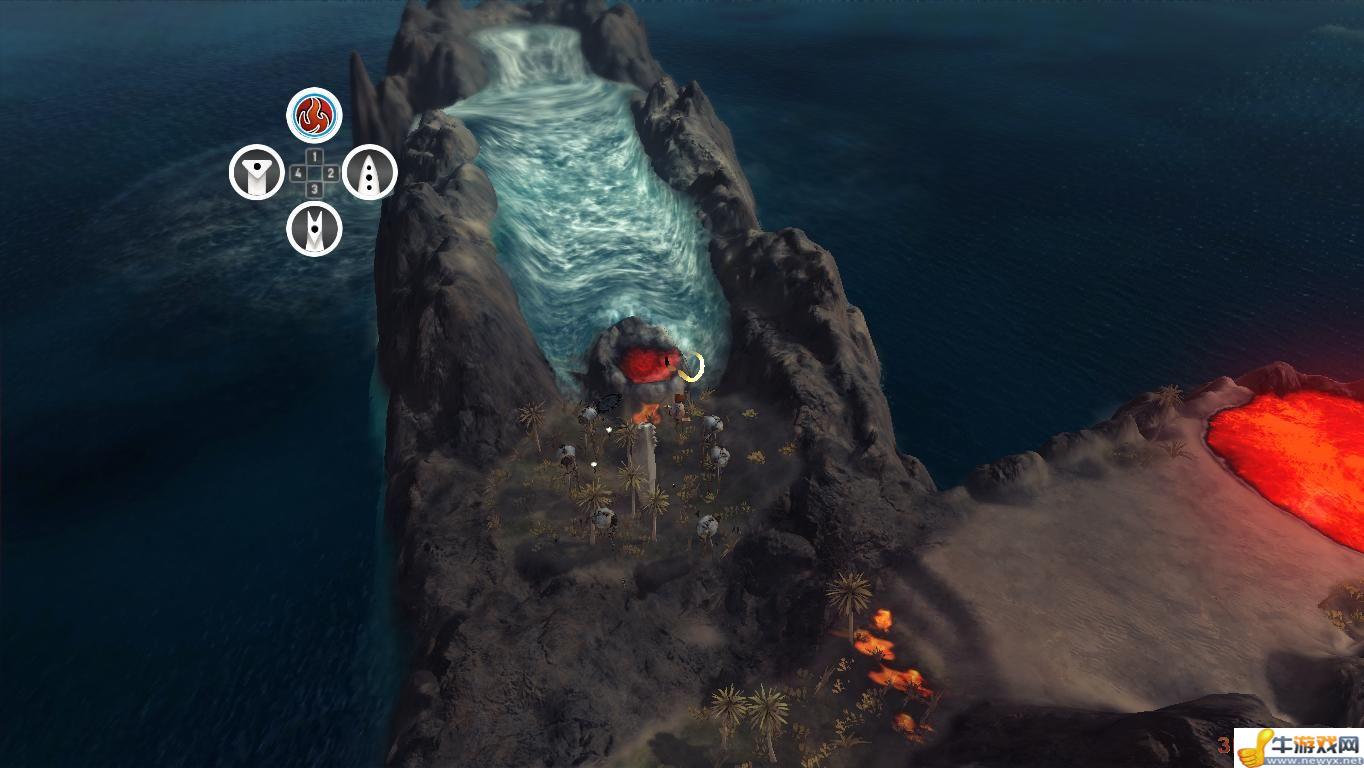Image resolution: width=1364 pixels, height=768 pixels.
Task: Select the Y-shaped totem power icon
Action: tap(257, 173)
